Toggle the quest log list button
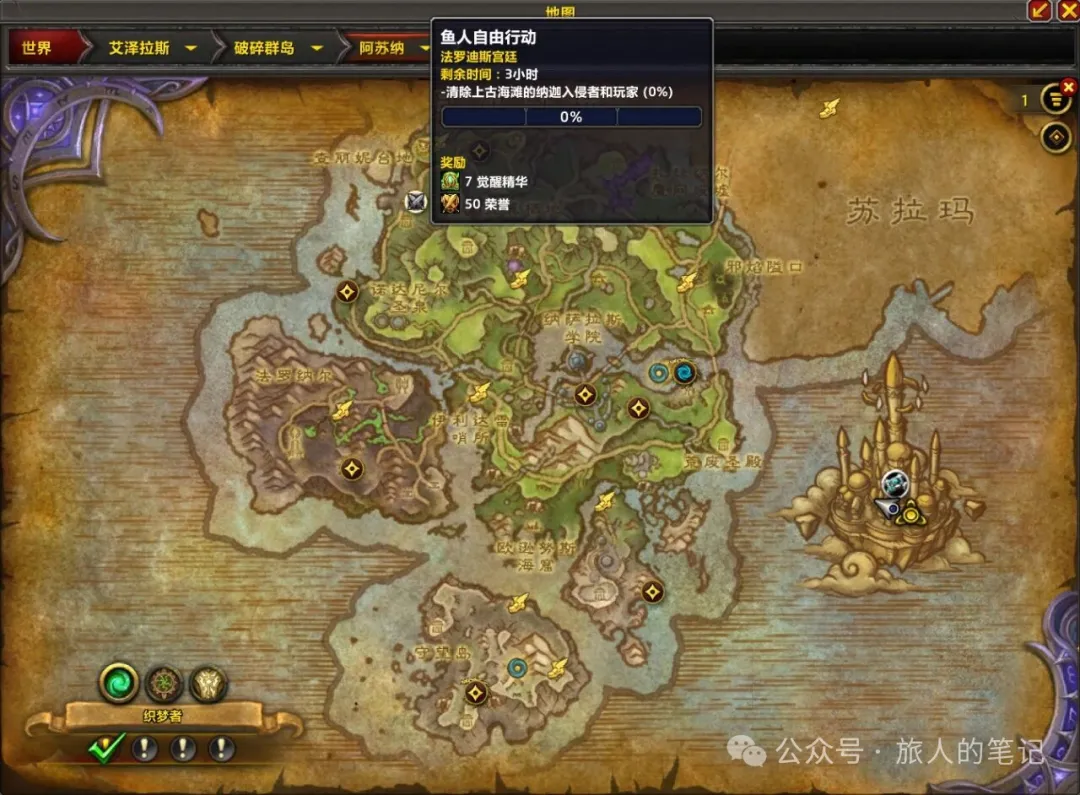Screen dimensions: 1080x795 point(1055,100)
